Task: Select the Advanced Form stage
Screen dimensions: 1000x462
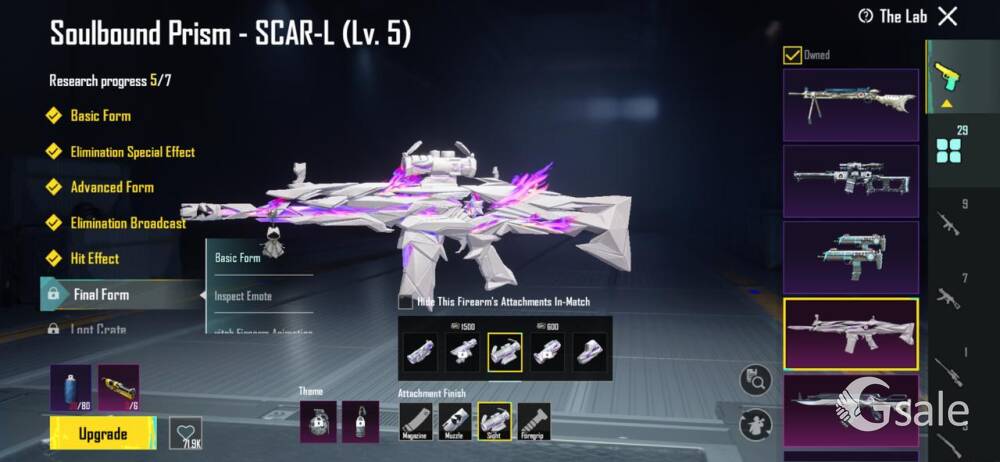Action: [111, 187]
